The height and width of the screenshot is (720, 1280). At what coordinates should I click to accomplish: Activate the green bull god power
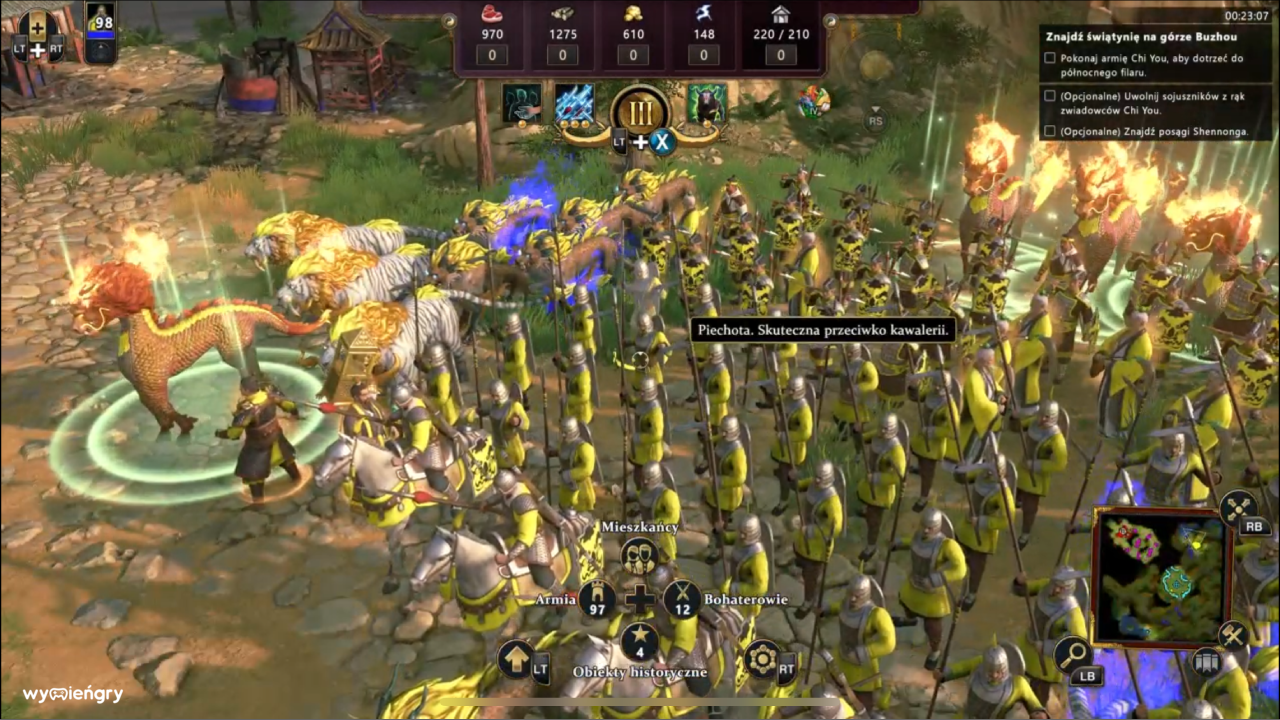click(x=706, y=104)
